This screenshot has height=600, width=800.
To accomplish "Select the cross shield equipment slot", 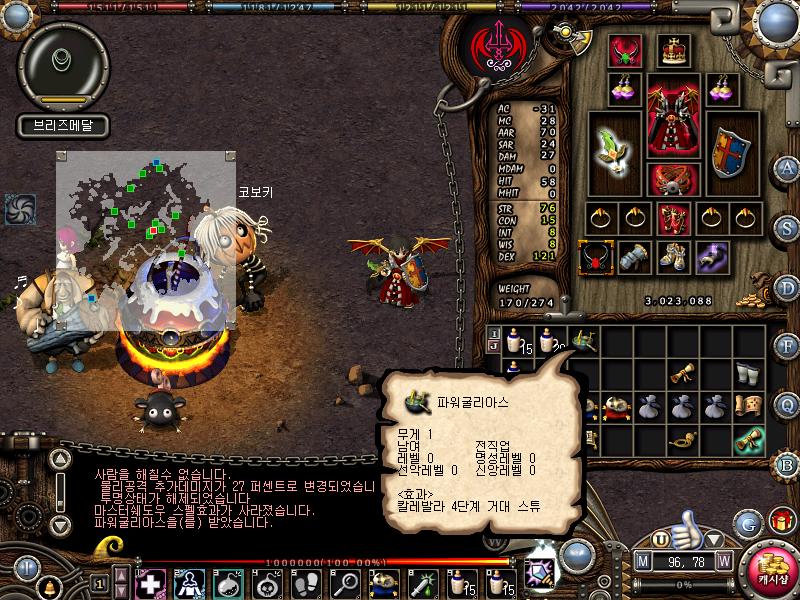I will 731,152.
